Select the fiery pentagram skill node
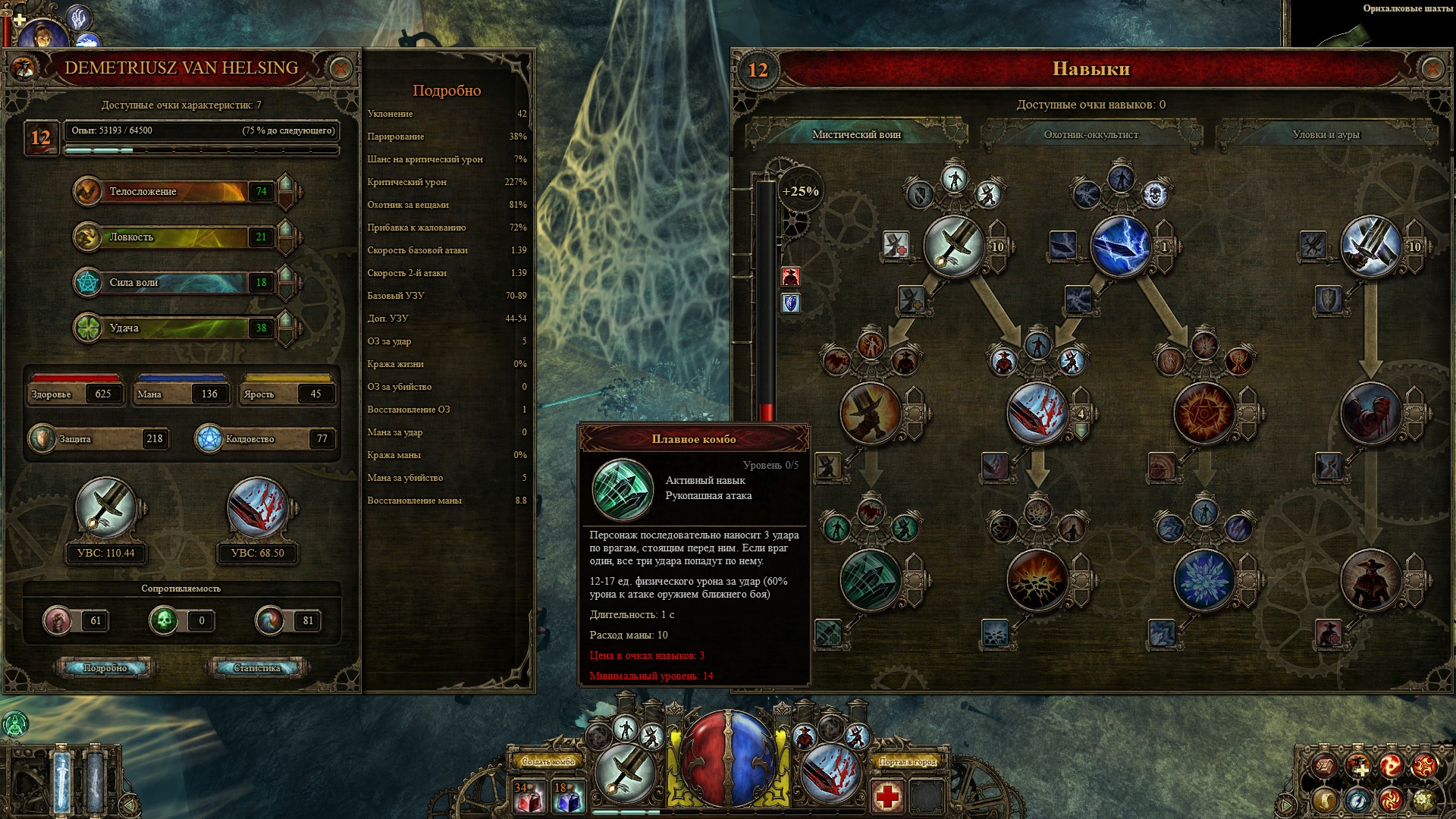 click(1203, 413)
